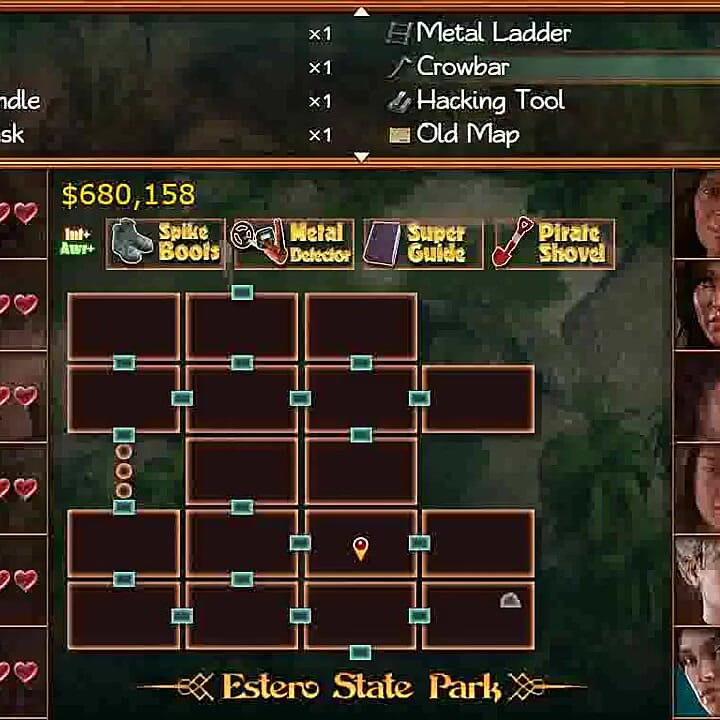Activate the Metal Detector tool
This screenshot has width=720, height=720.
point(292,243)
